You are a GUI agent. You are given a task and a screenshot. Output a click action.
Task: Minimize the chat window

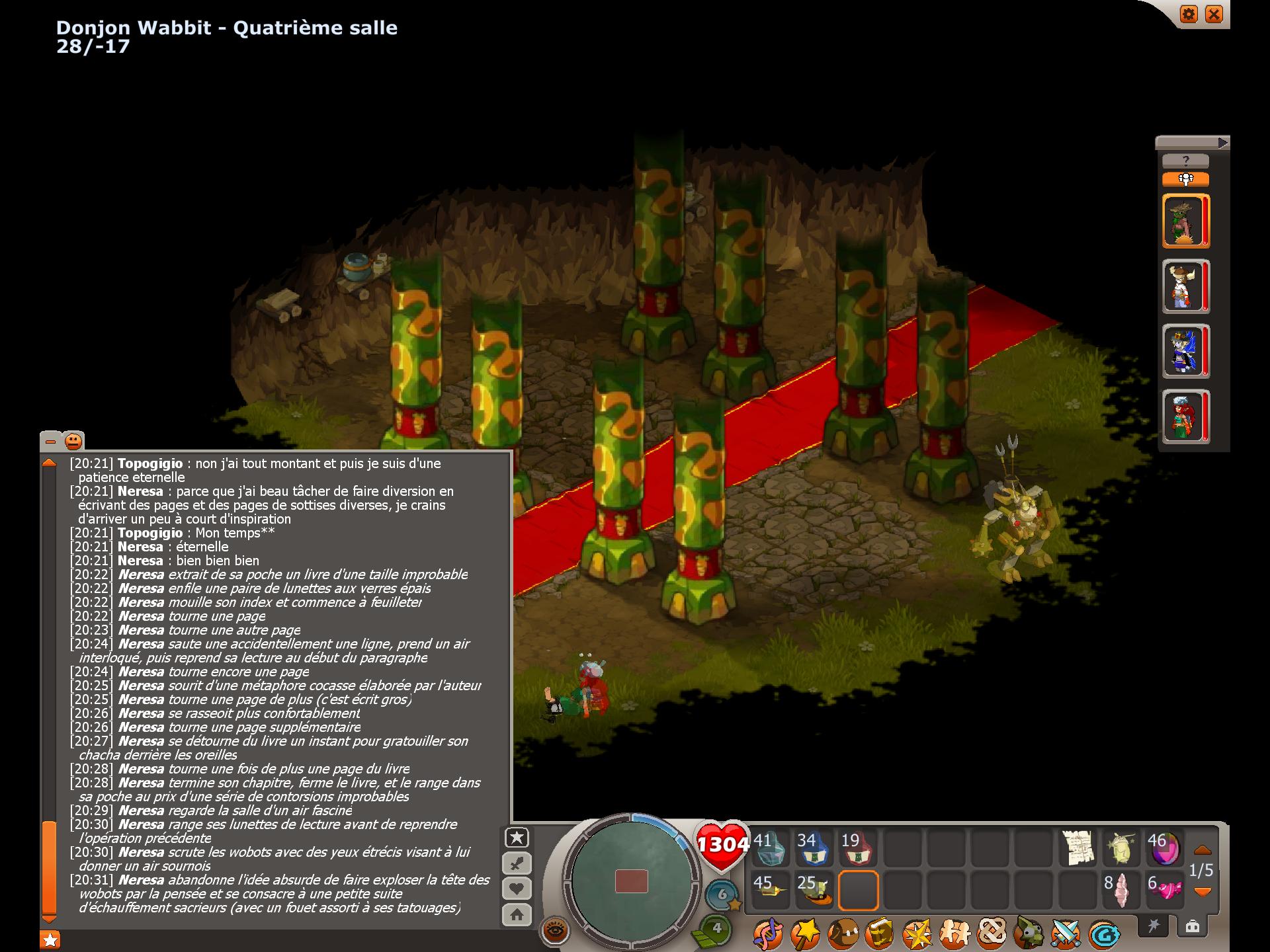pos(50,441)
